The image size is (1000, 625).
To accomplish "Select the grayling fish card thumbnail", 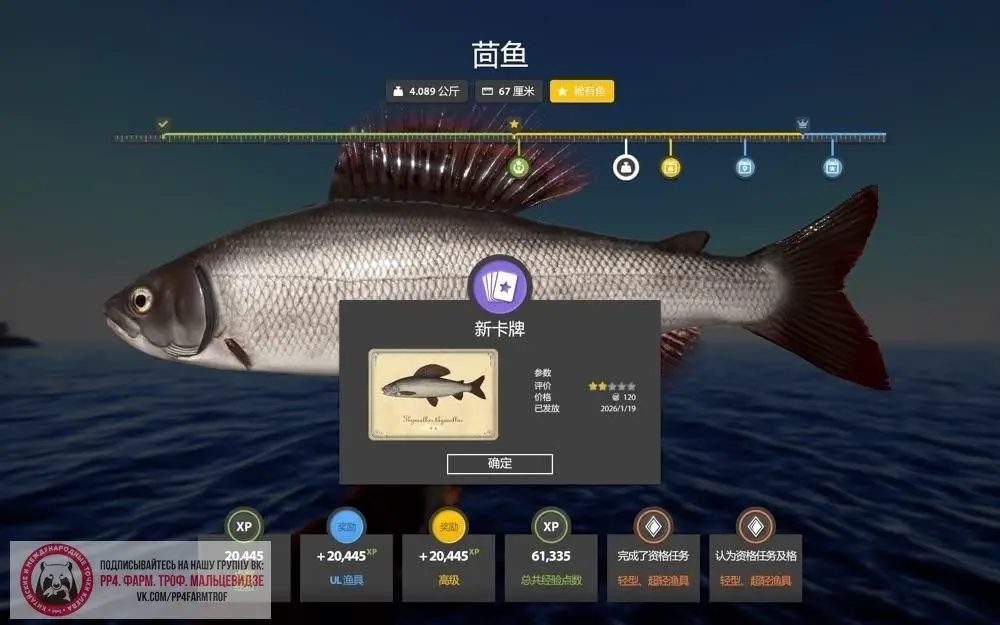I will pyautogui.click(x=433, y=394).
